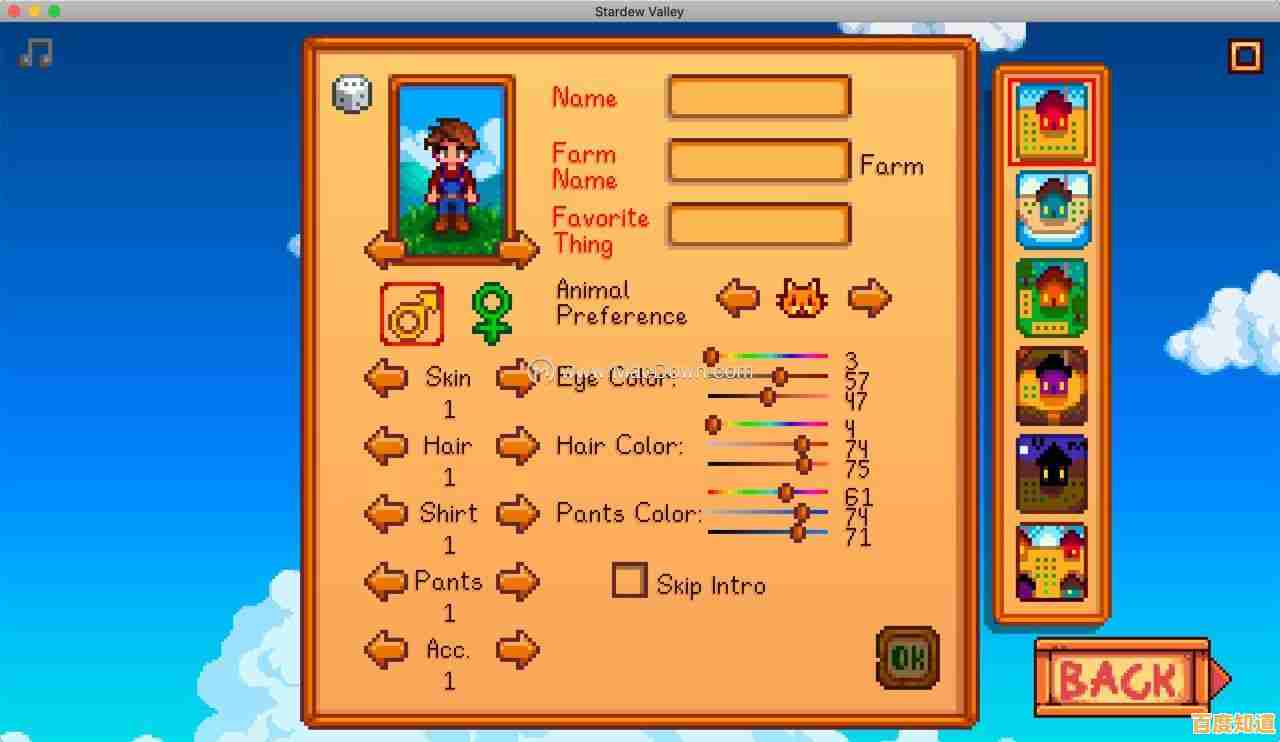Click the left arrow for Animal Preference
Viewport: 1280px width, 742px height.
click(x=737, y=297)
